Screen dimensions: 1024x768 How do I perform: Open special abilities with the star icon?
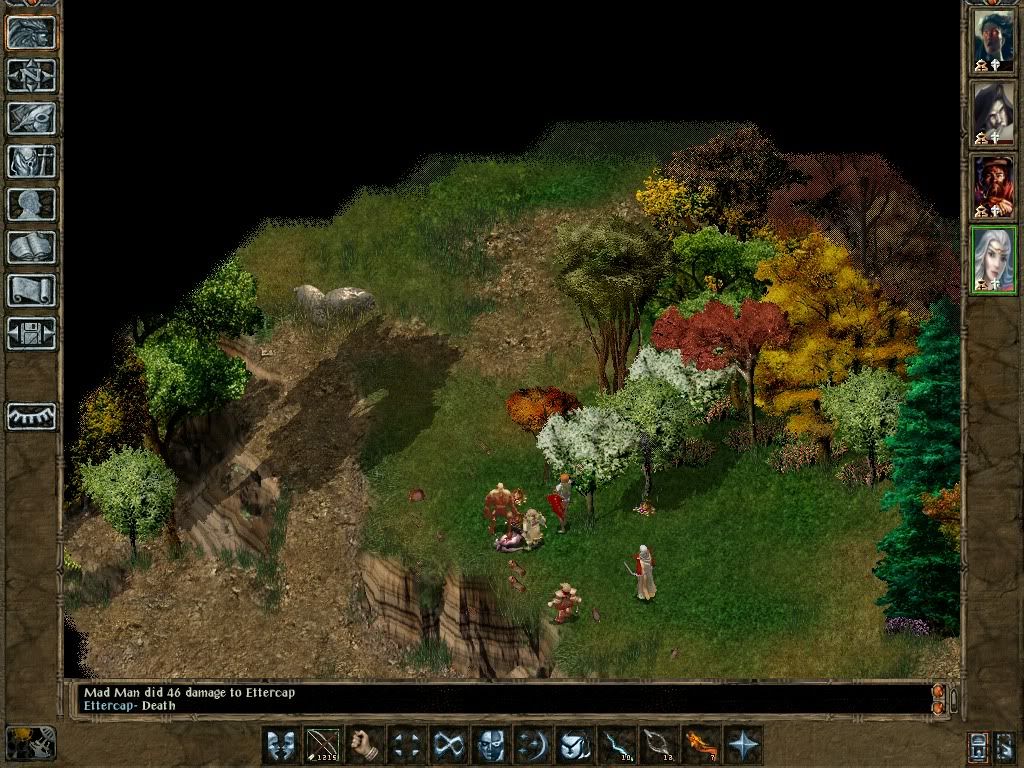point(743,745)
